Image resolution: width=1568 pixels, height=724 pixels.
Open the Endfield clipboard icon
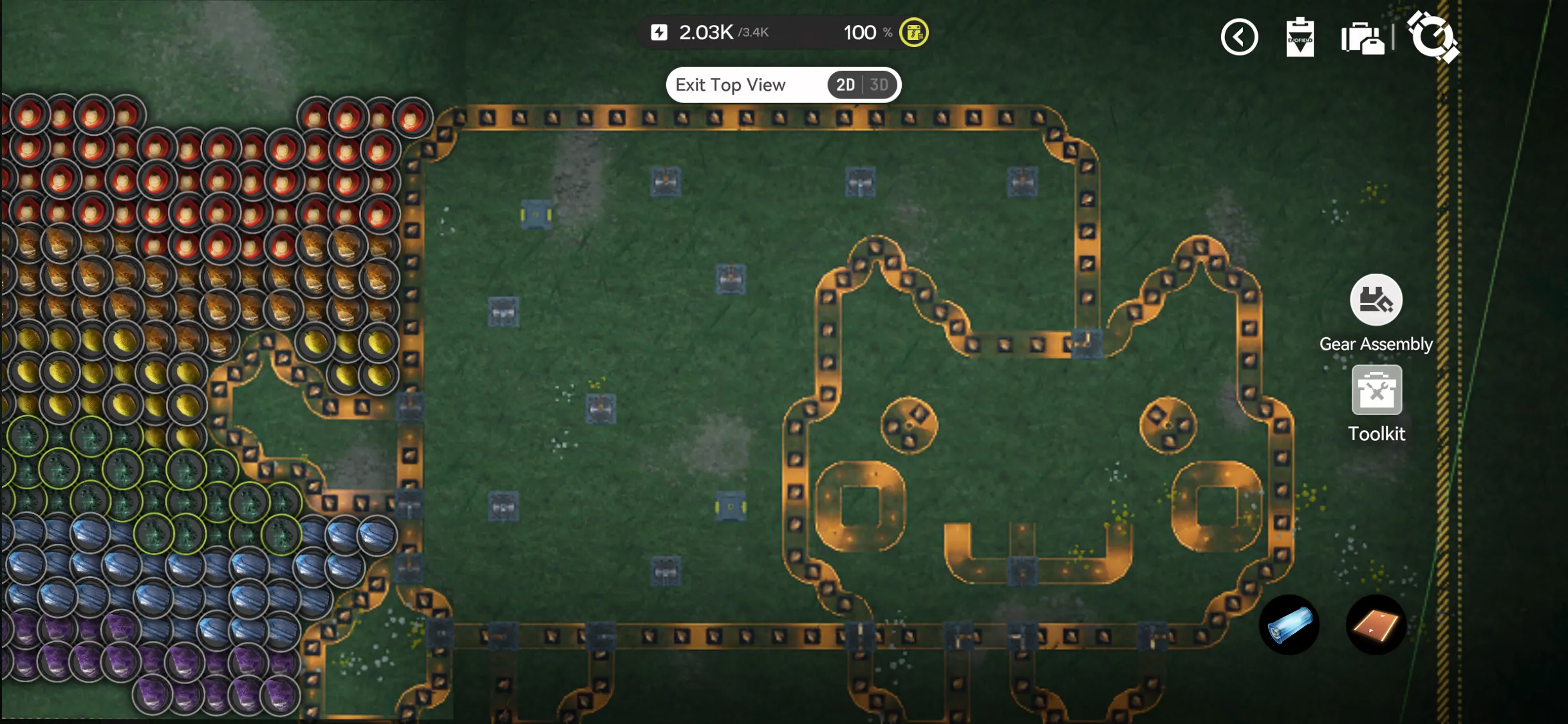click(1300, 37)
